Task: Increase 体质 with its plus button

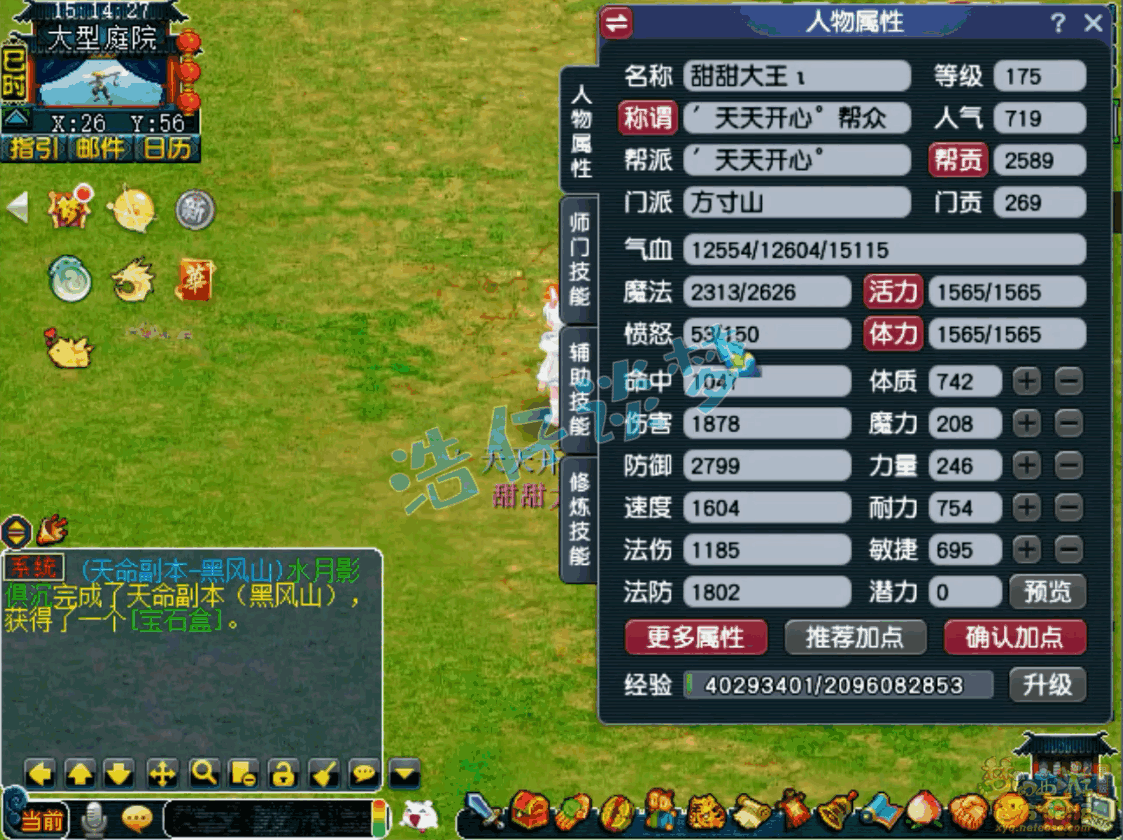Action: (x=1027, y=381)
